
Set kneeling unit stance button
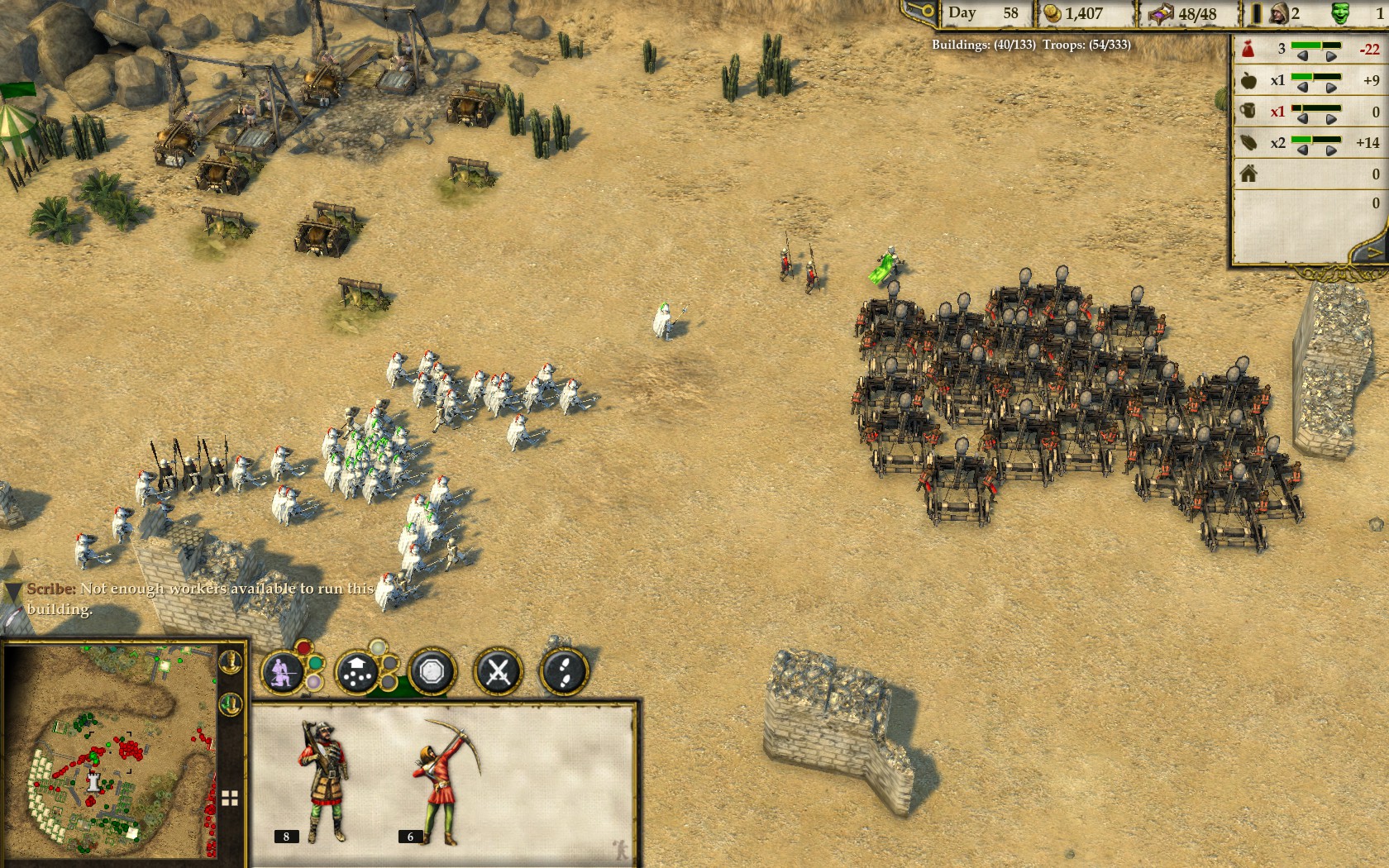(283, 672)
